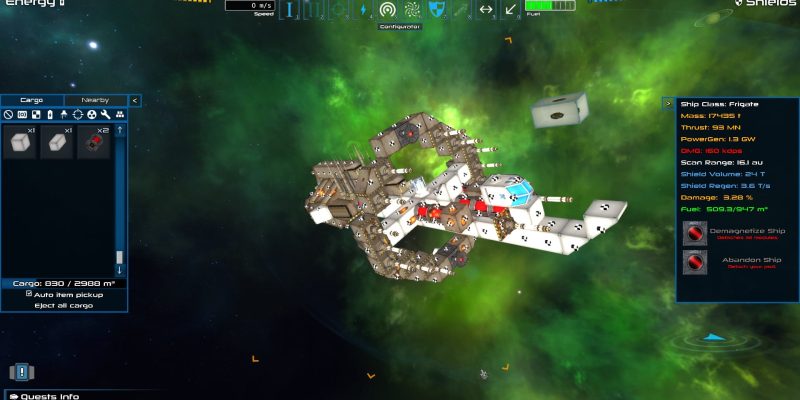Toggle the Auto item pickup checkbox
The width and height of the screenshot is (800, 400).
coord(29,294)
